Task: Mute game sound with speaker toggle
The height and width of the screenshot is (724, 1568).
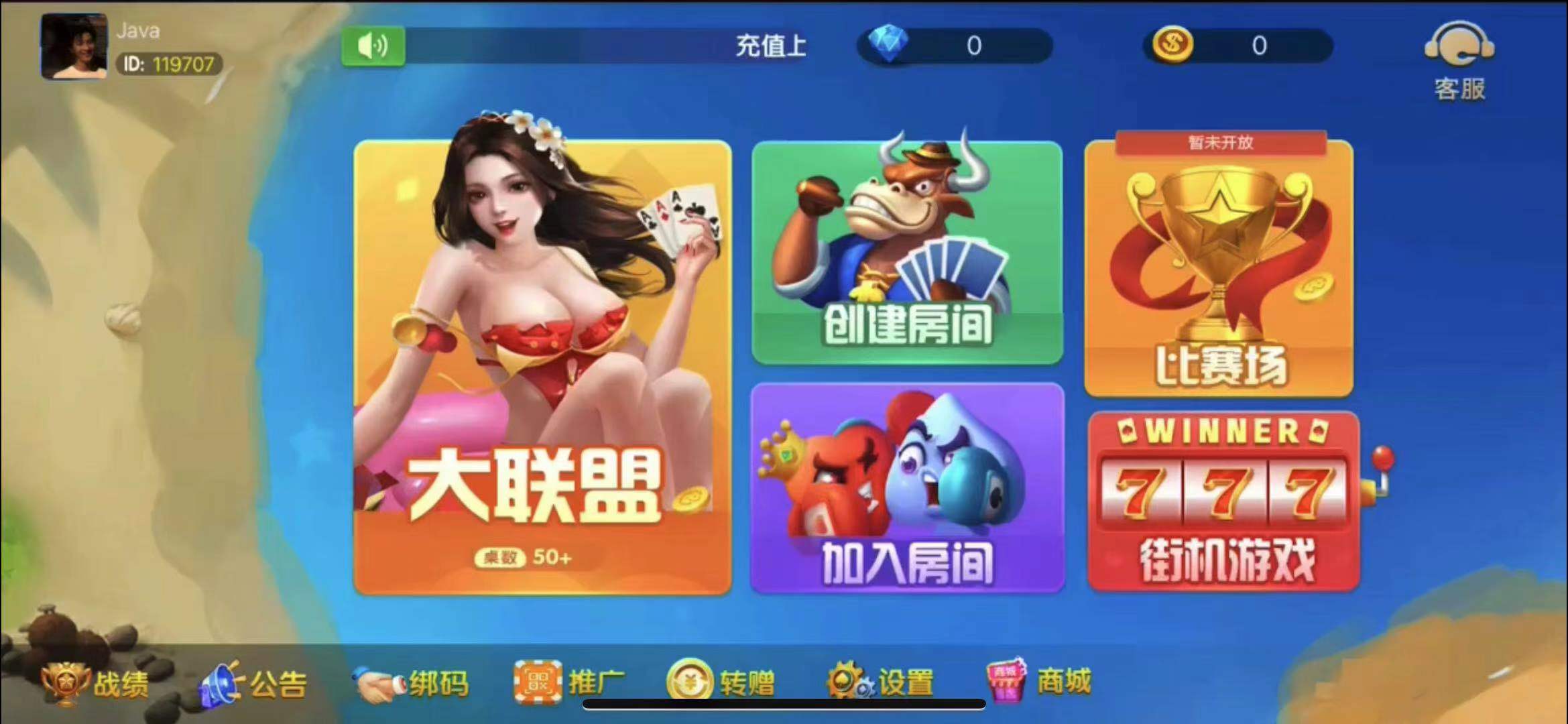Action: point(373,46)
